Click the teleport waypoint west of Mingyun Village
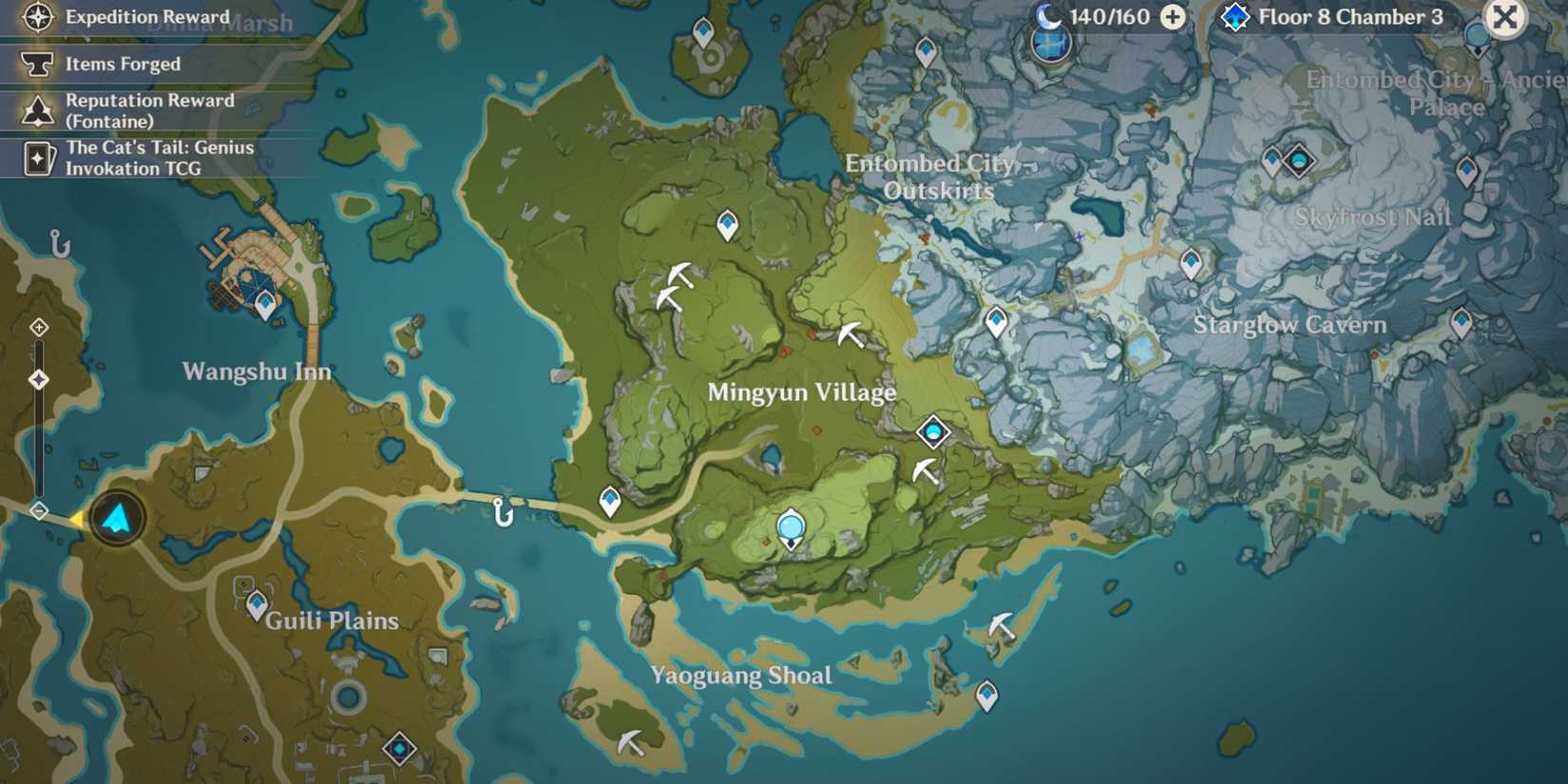 [609, 498]
